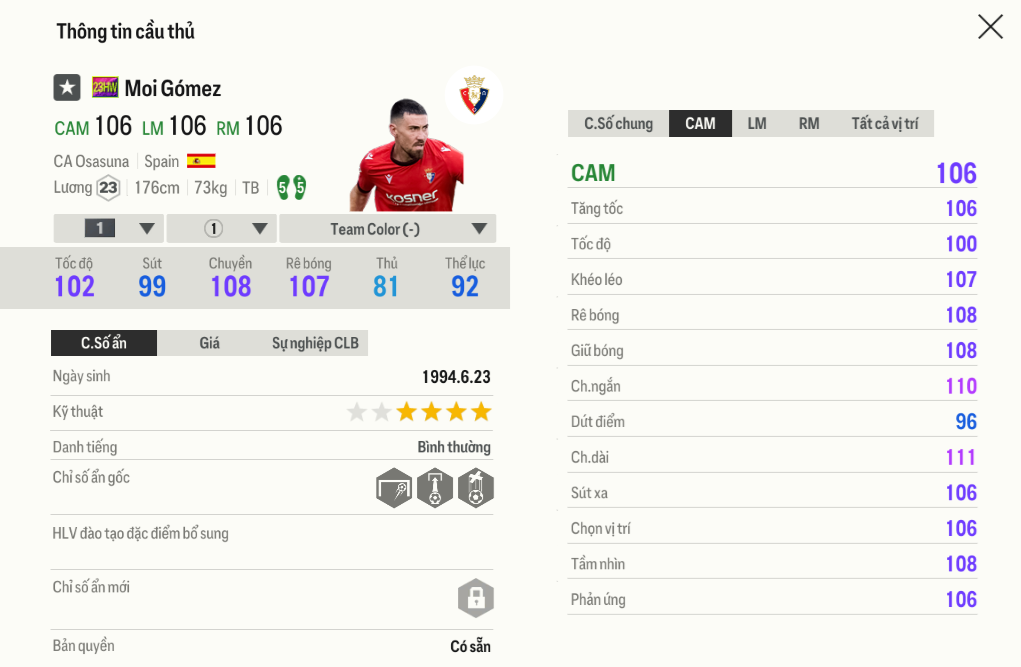Open the Sự nghiệp CLB tab
1021x667 pixels.
(x=315, y=343)
